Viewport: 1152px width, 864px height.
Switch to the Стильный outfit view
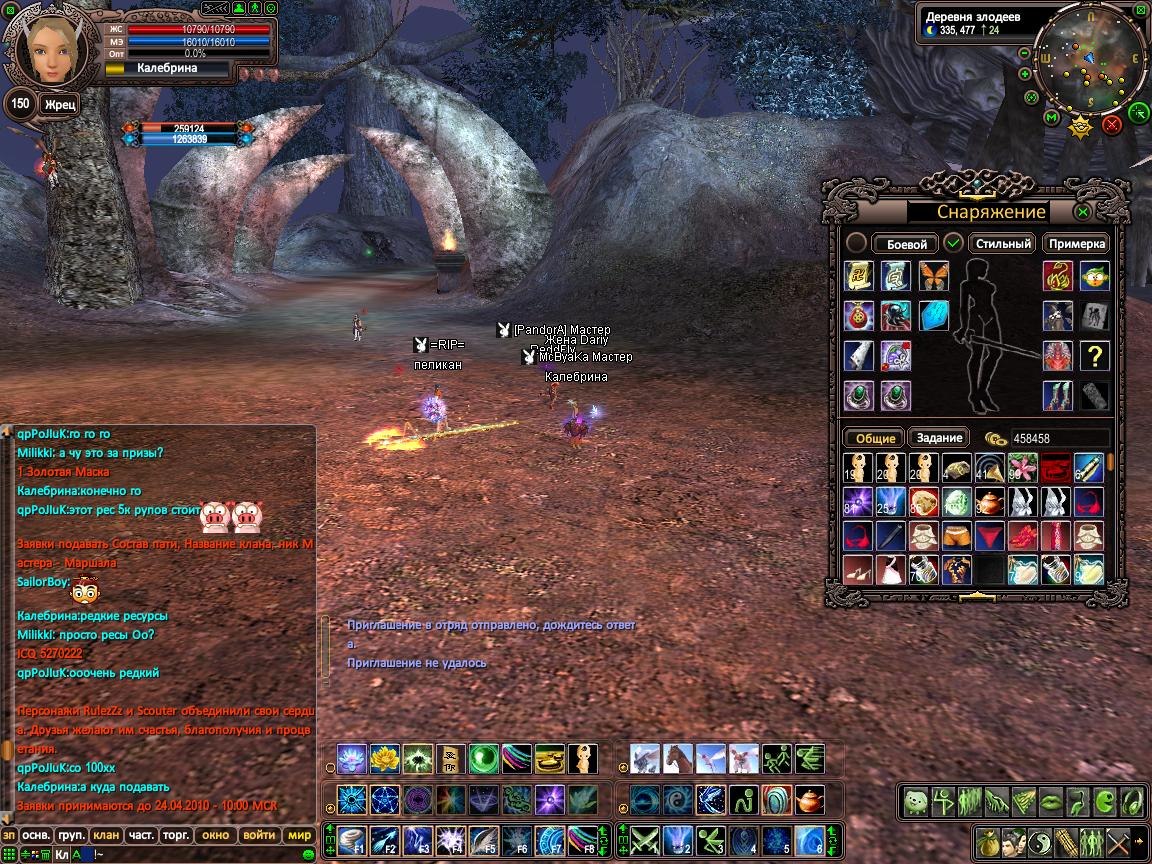coord(1002,244)
